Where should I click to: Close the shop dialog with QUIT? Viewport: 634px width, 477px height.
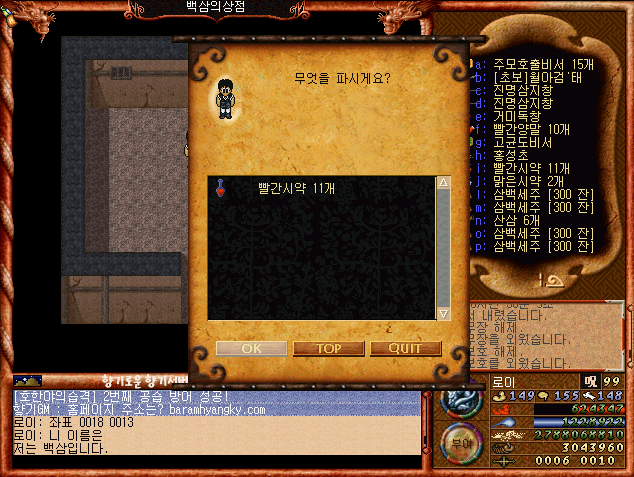(405, 348)
